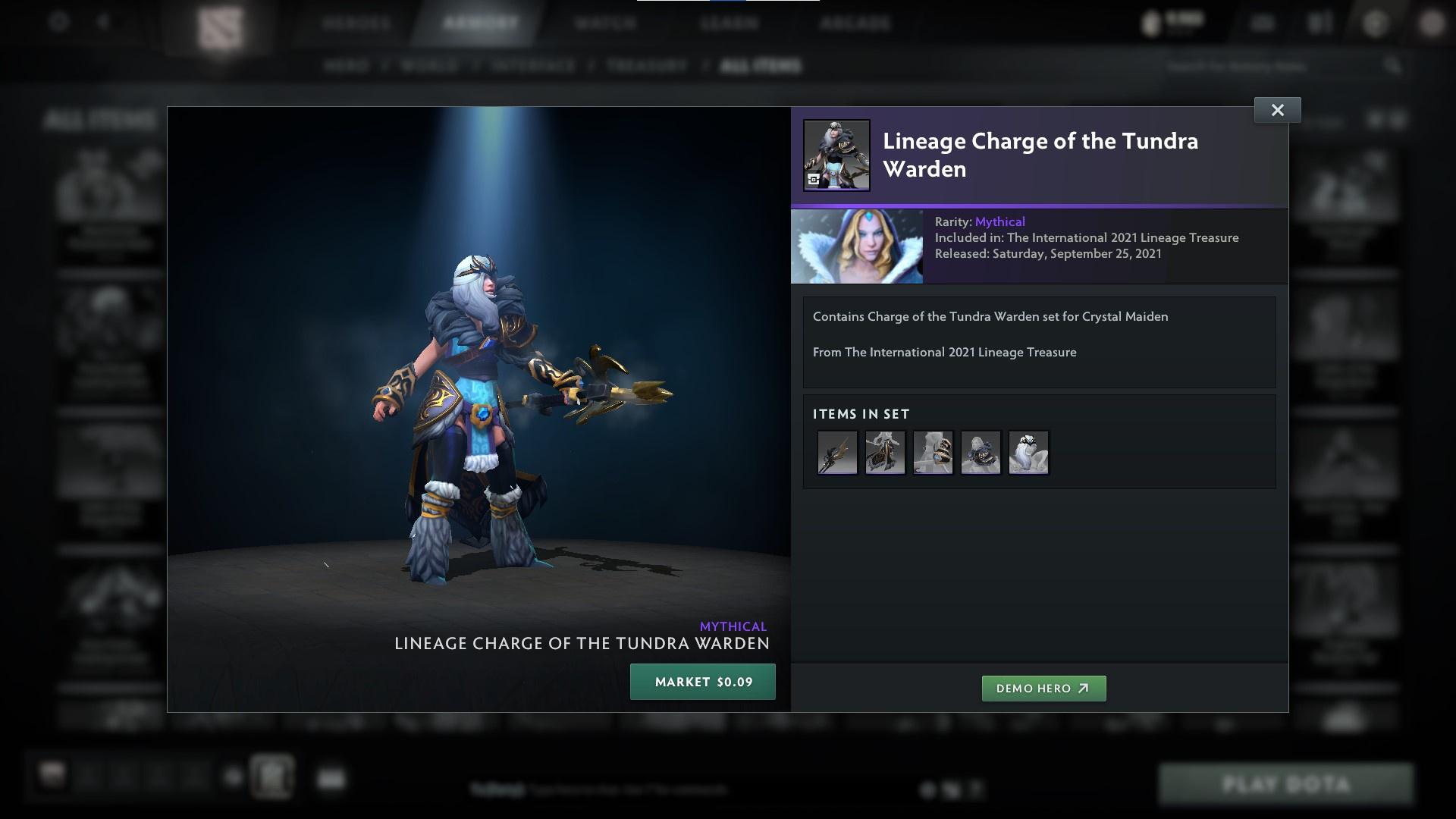The image size is (1456, 819).
Task: Select the shoulder mantle item in Items in Set
Action: tap(981, 452)
